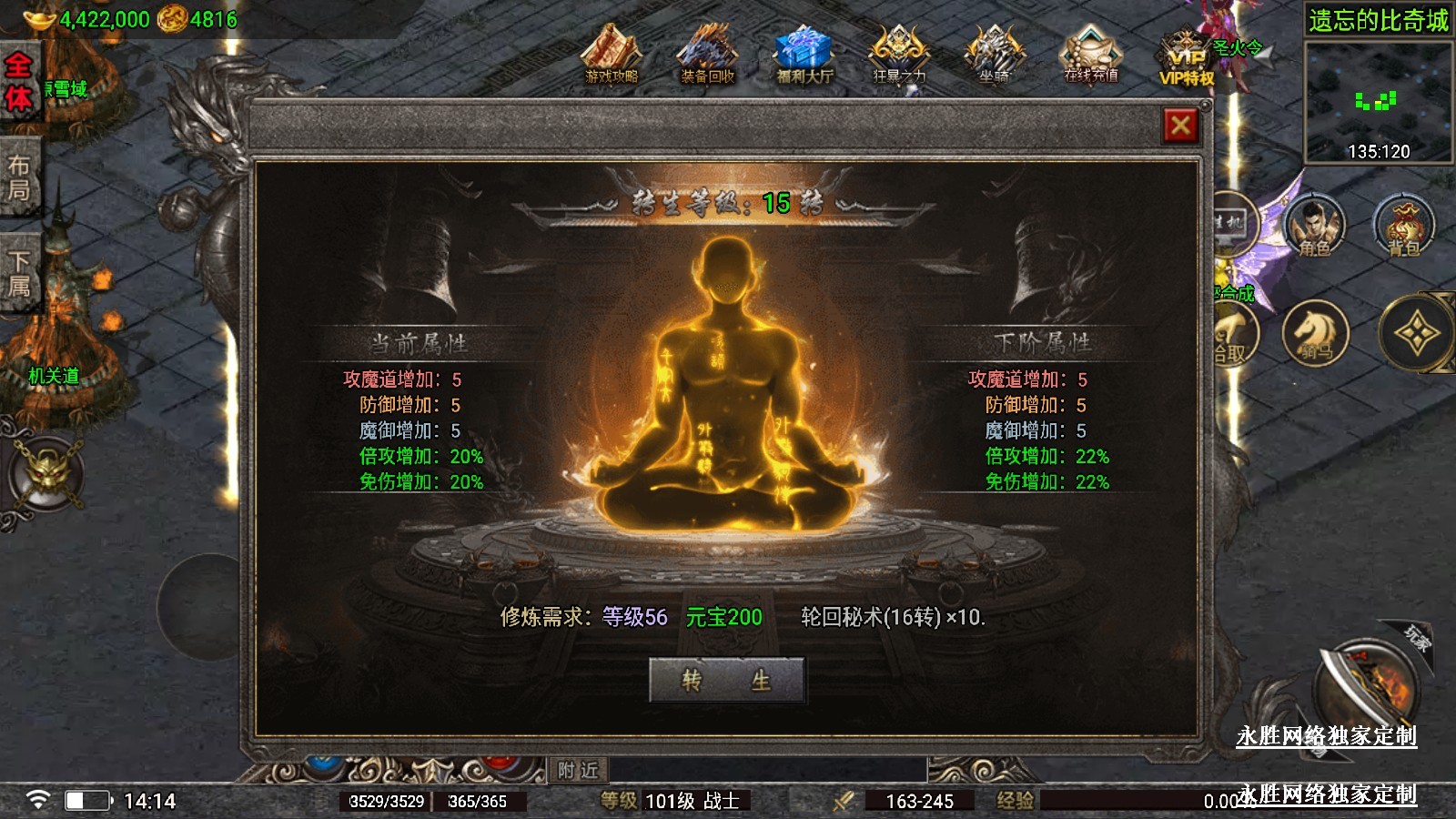
Task: Open the 福利大厅 welfare hall gift box
Action: (804, 55)
